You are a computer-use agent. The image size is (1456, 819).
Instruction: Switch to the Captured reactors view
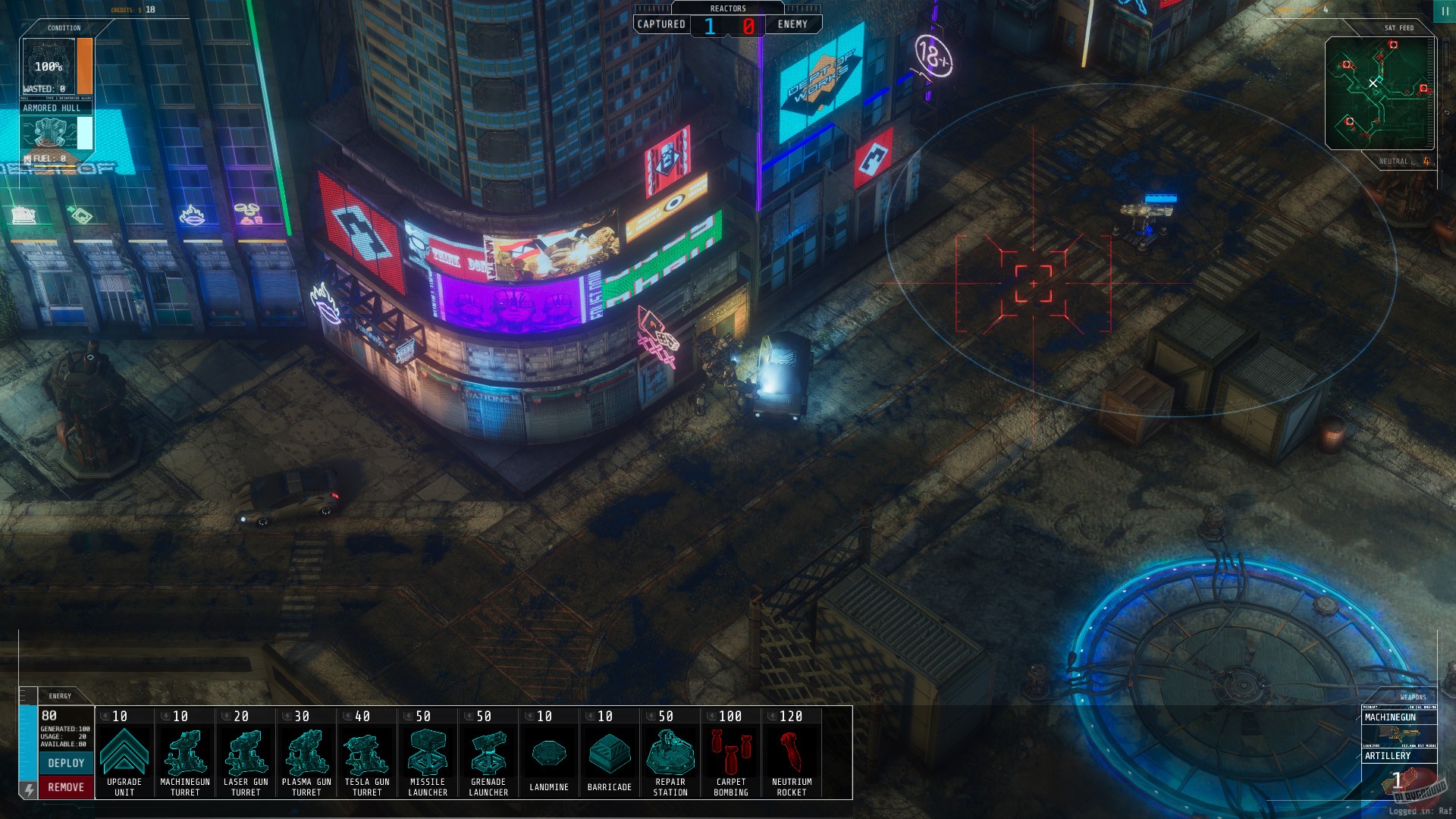click(x=661, y=24)
